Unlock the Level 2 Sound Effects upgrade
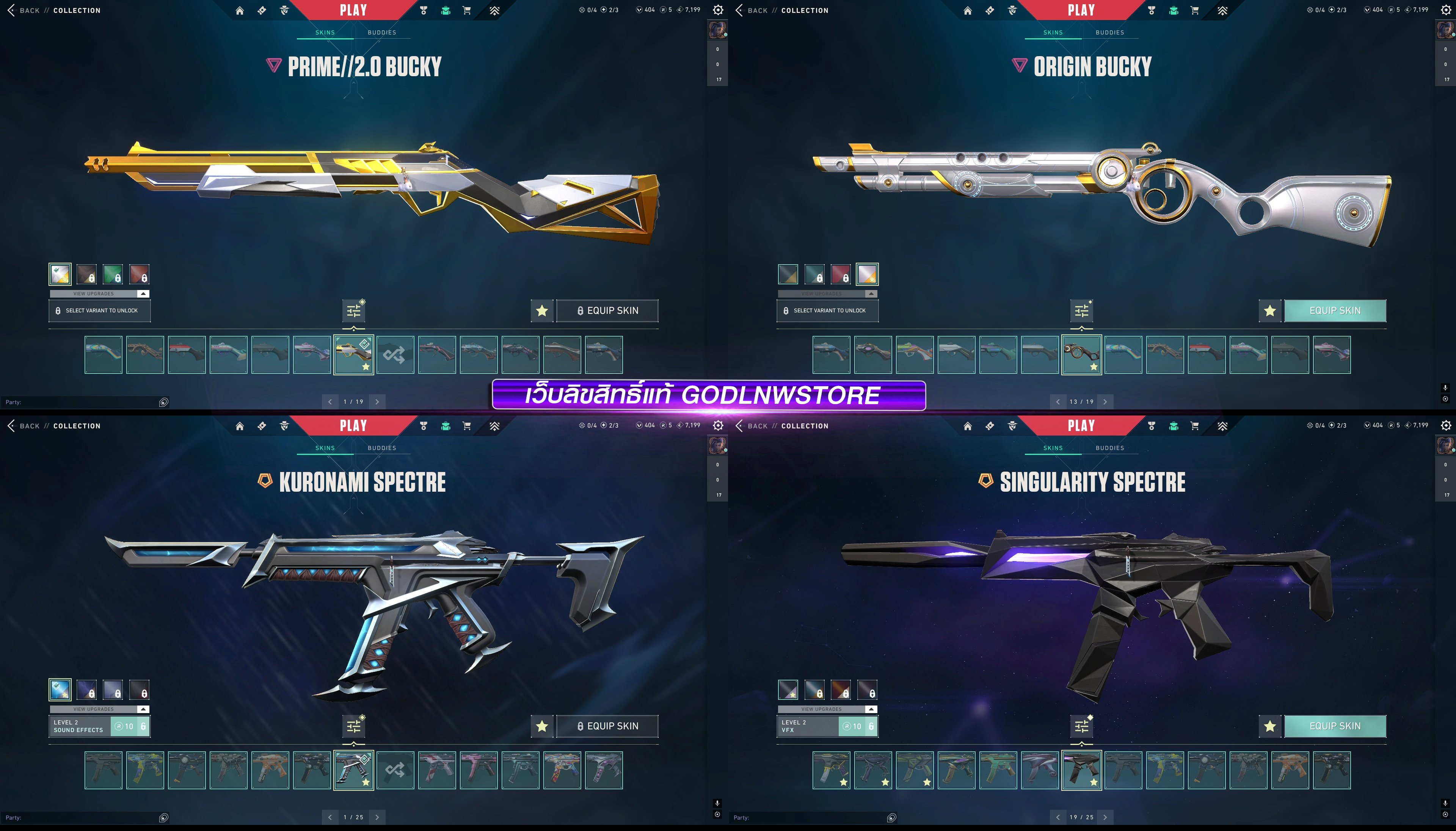1456x831 pixels. click(130, 726)
